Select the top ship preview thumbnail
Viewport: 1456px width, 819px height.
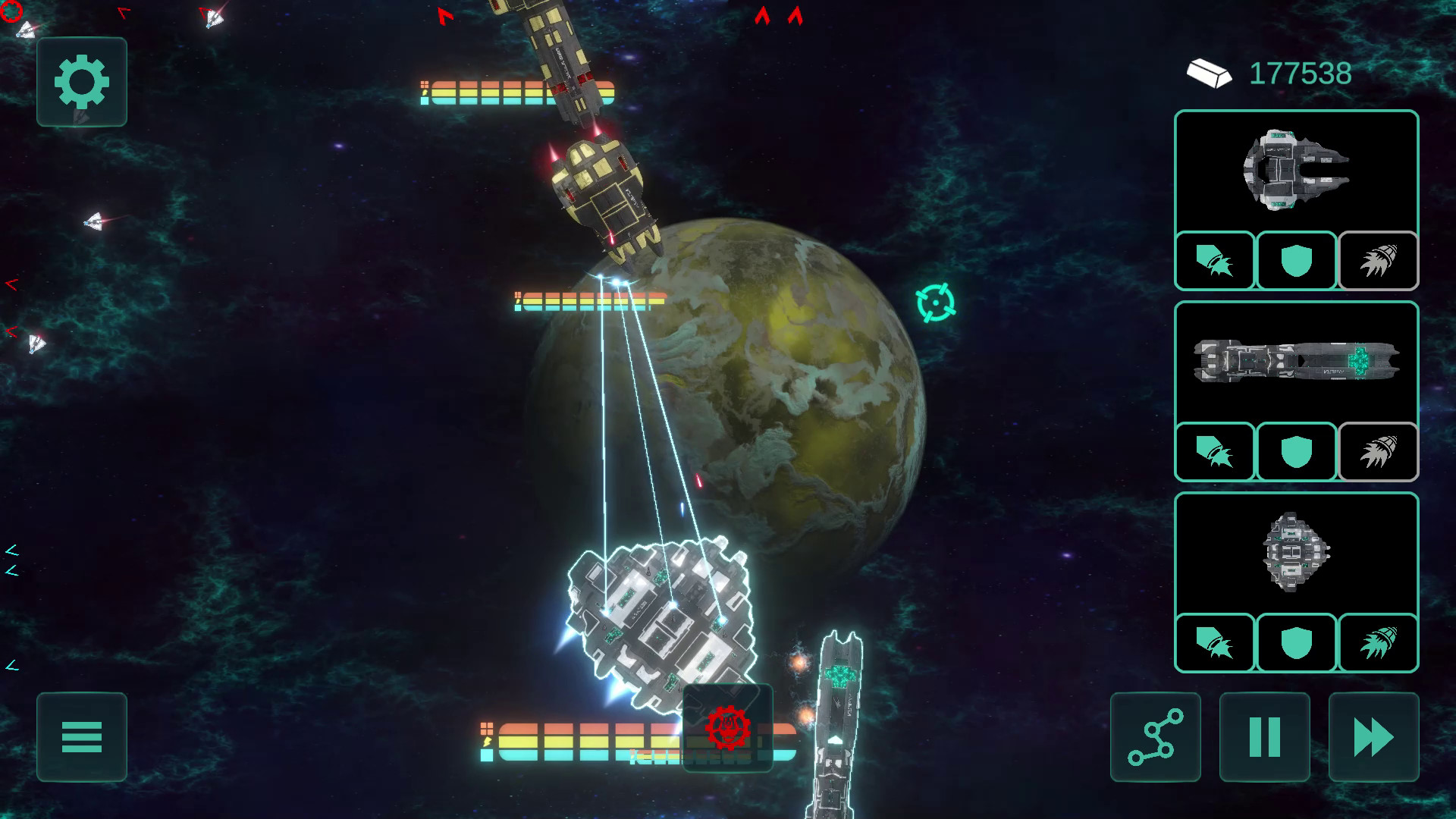tap(1295, 173)
